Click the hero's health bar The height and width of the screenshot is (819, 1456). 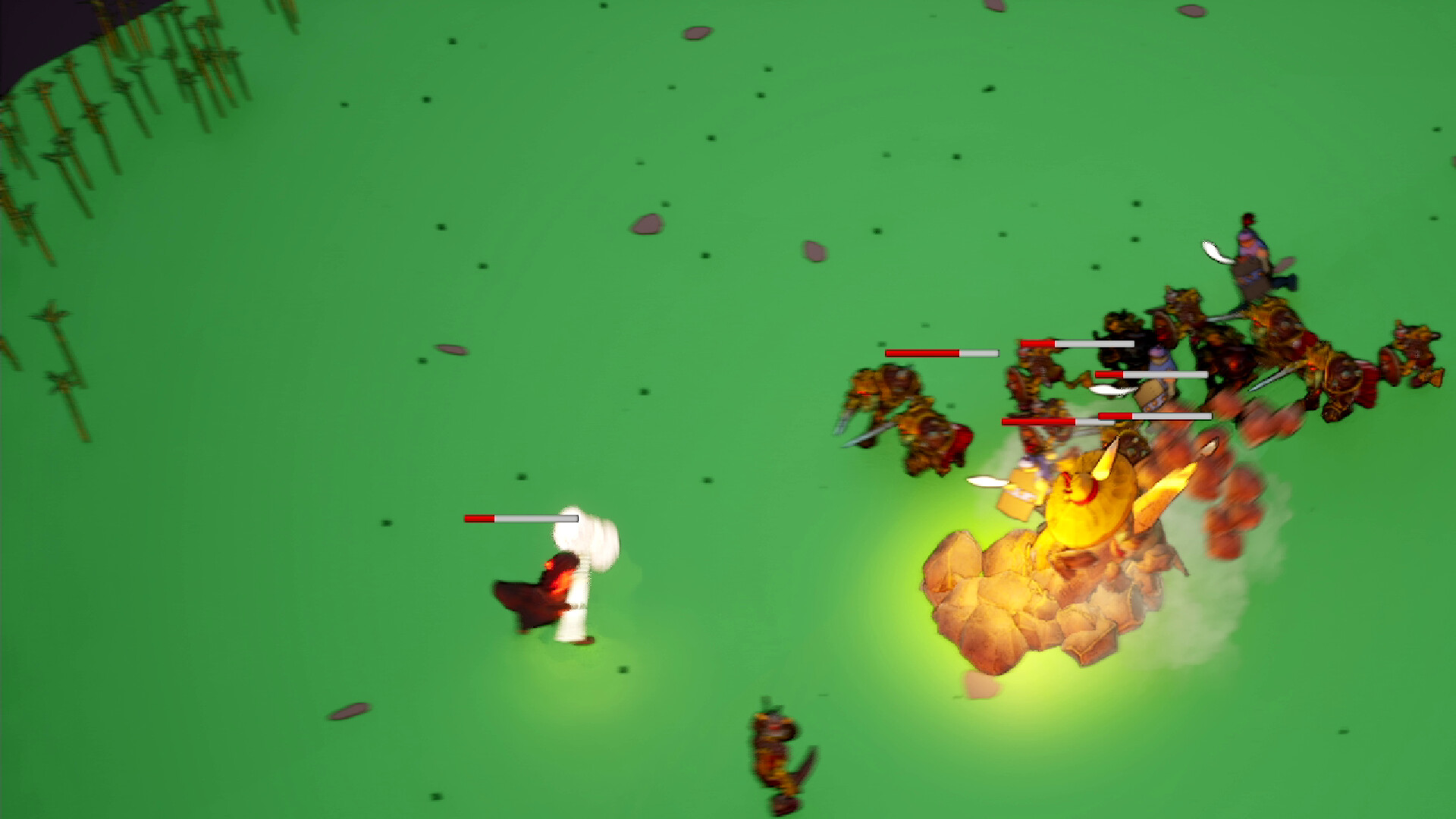[x=519, y=518]
